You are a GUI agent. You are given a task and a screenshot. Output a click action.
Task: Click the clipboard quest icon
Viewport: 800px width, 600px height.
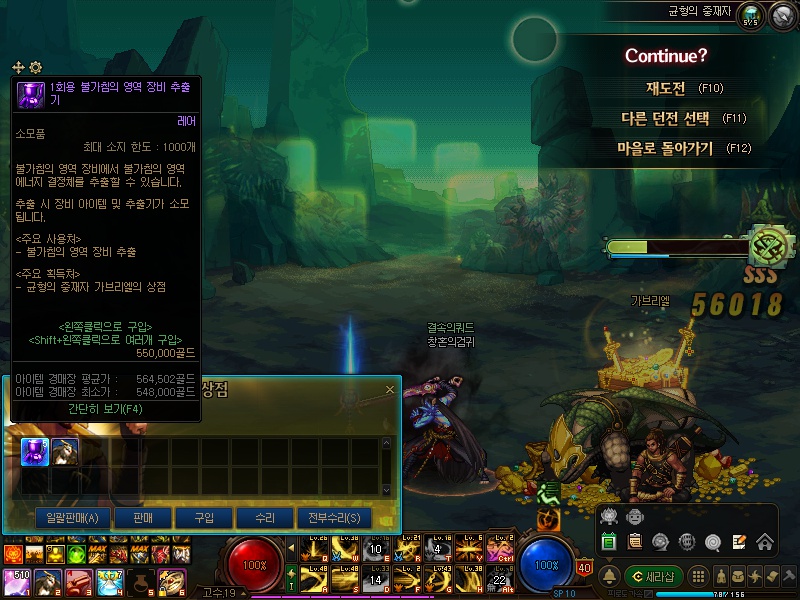tap(635, 542)
